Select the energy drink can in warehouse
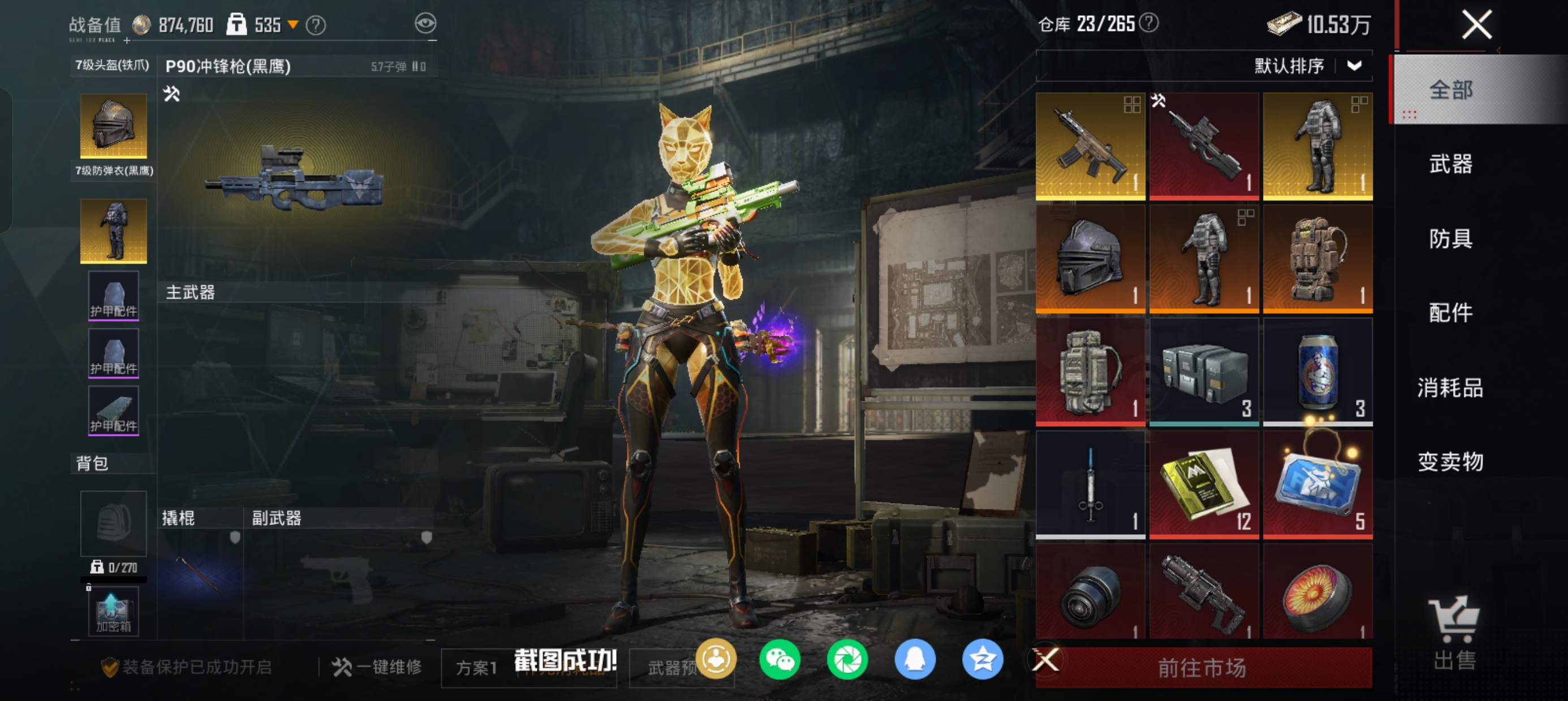 [x=1317, y=371]
